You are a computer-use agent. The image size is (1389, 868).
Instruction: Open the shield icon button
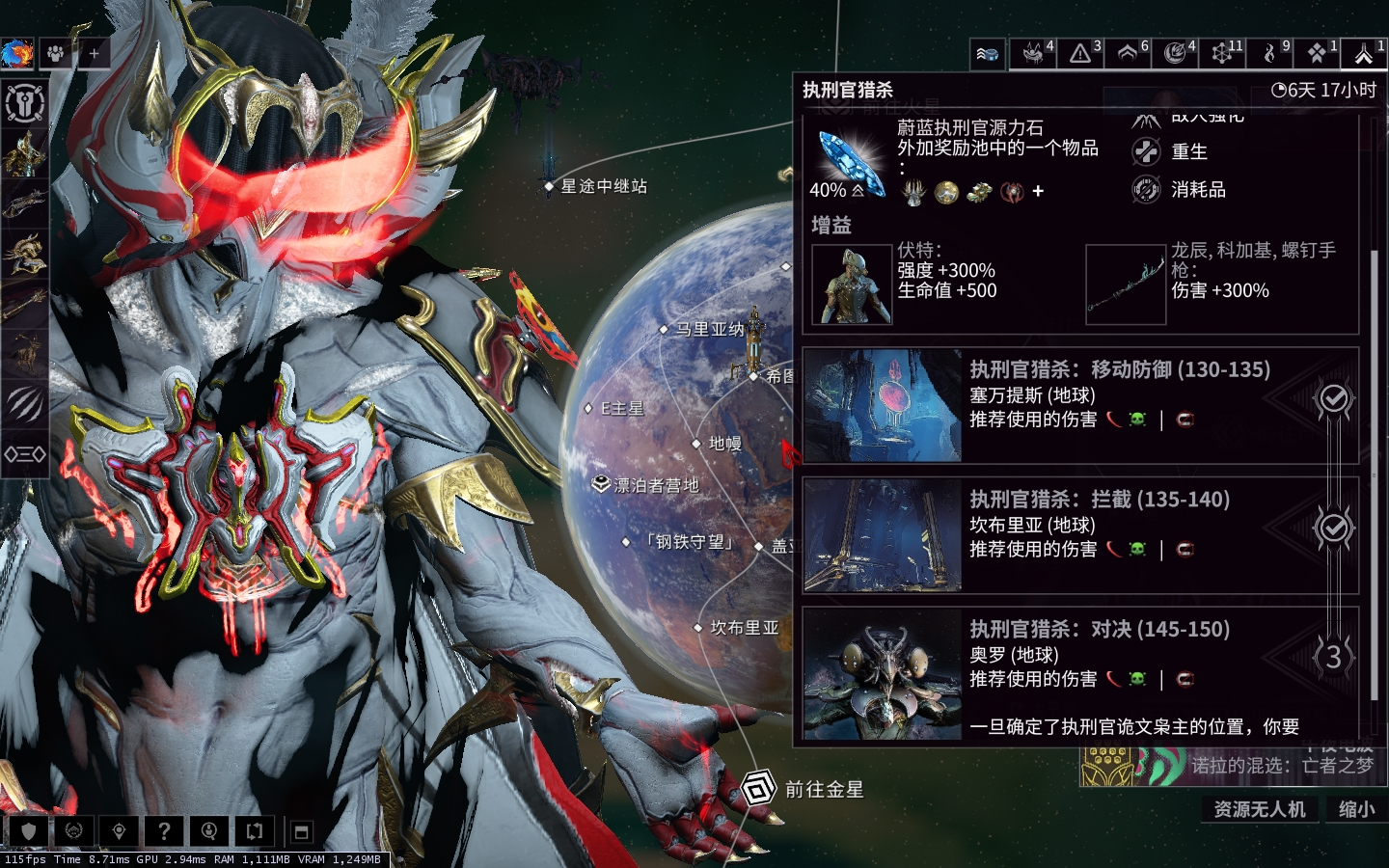coord(29,830)
